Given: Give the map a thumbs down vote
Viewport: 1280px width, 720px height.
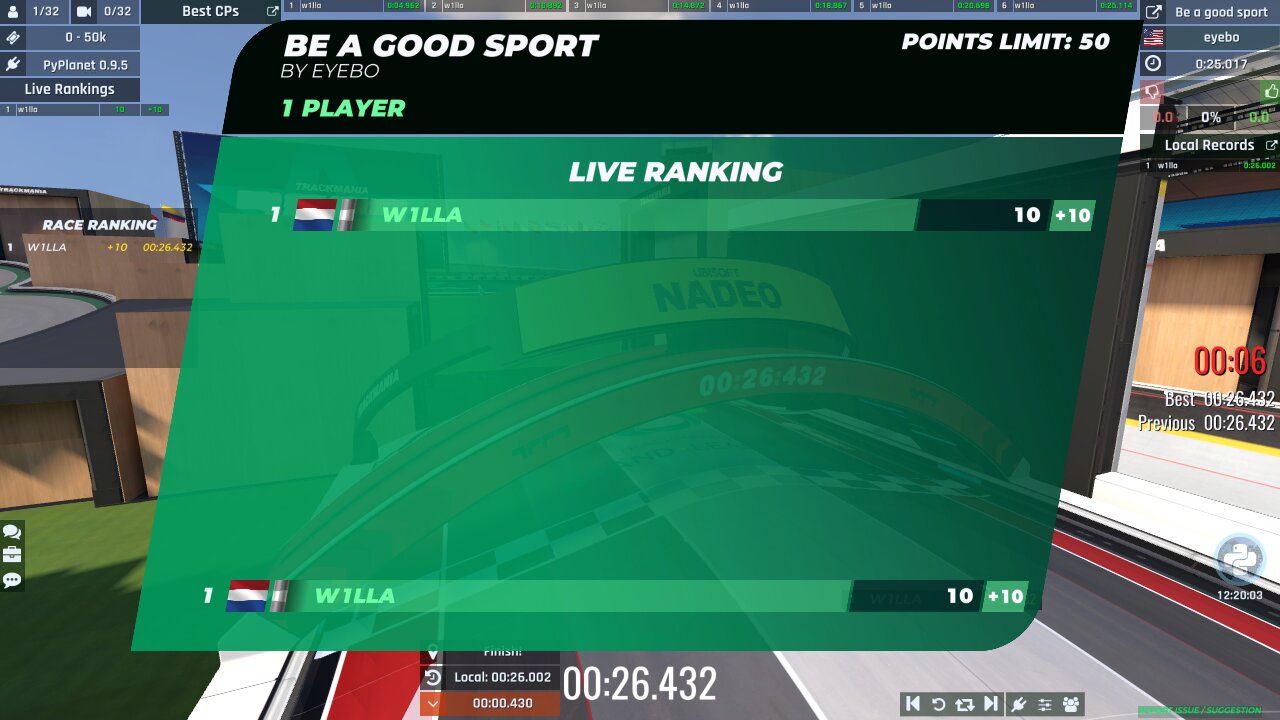Looking at the screenshot, I should [x=1150, y=91].
